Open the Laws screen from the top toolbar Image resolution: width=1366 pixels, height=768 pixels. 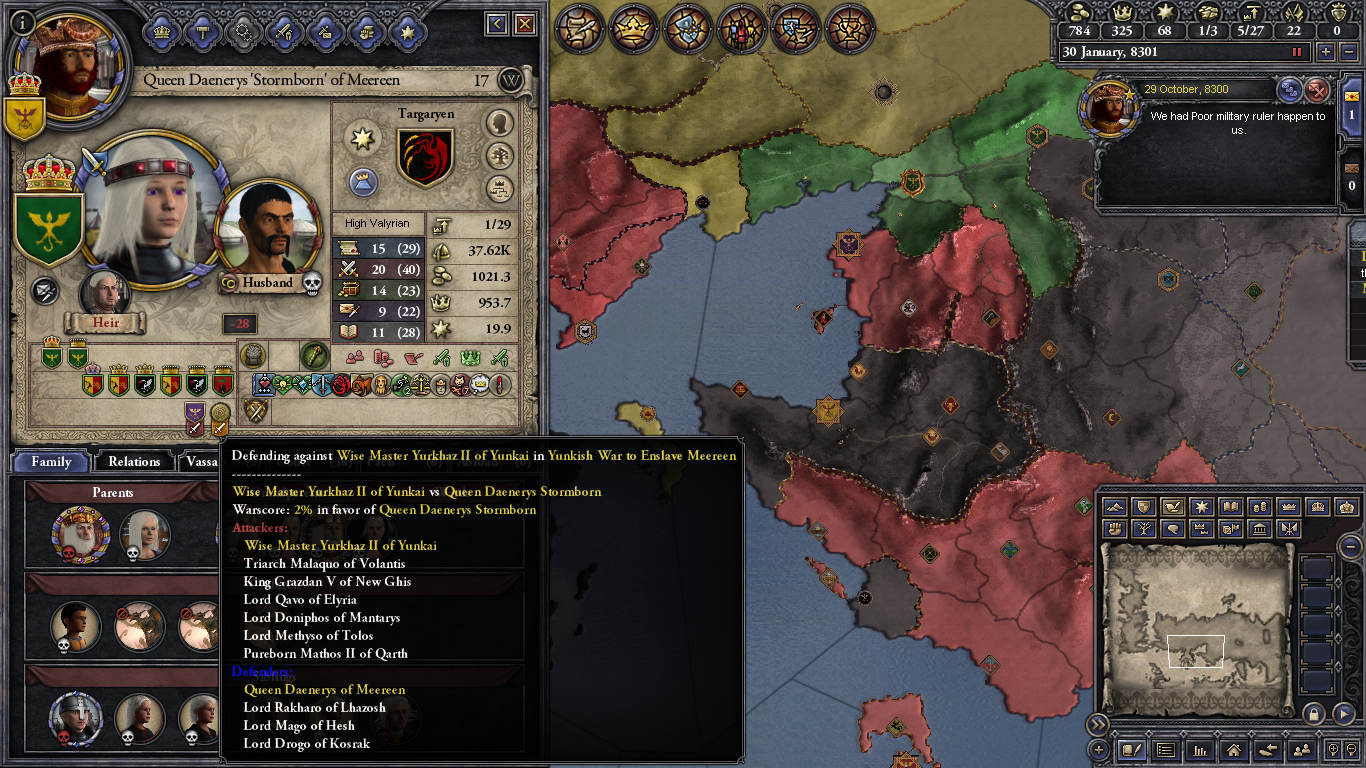coord(578,30)
